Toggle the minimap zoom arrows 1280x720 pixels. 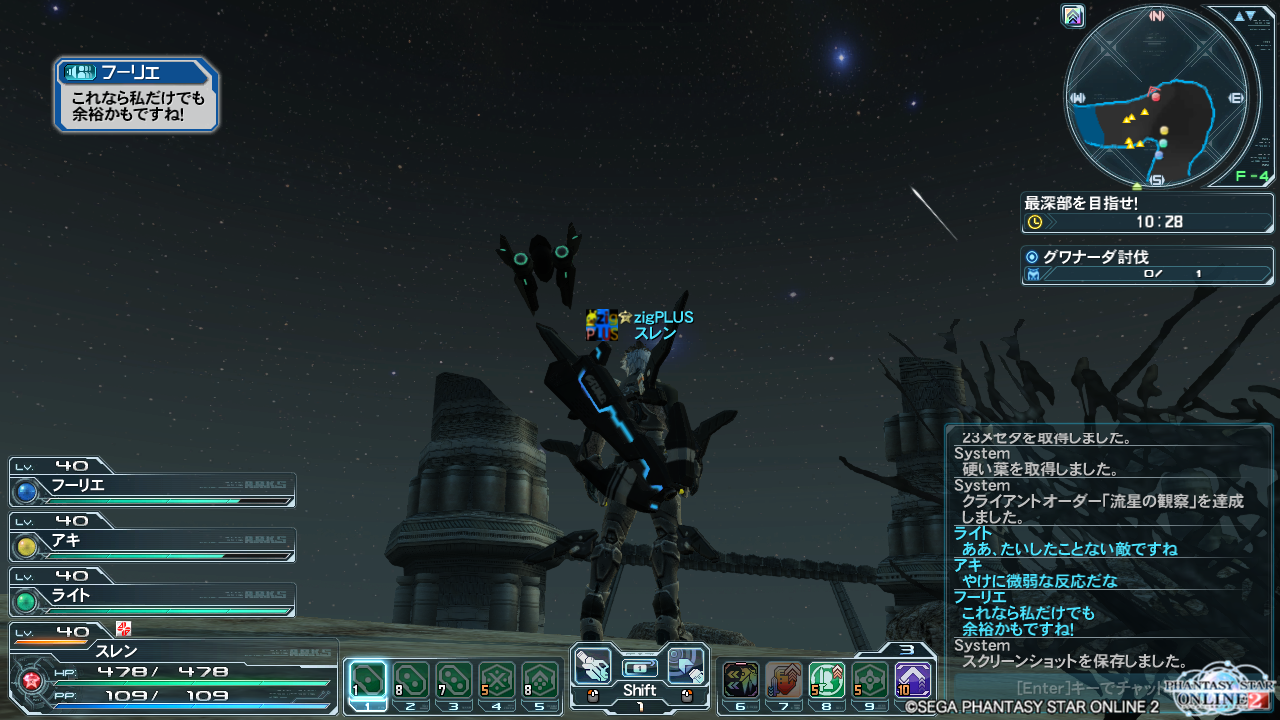tap(1245, 16)
